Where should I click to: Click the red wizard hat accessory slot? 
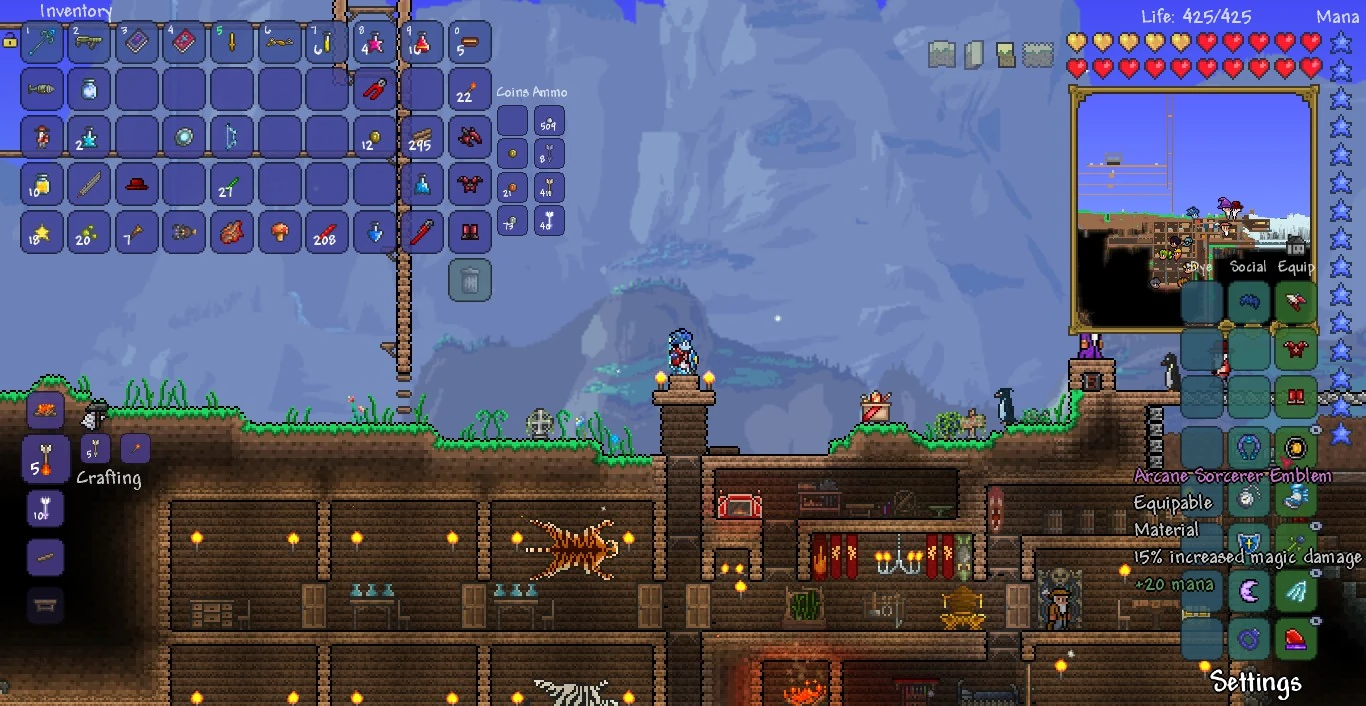click(x=1296, y=638)
